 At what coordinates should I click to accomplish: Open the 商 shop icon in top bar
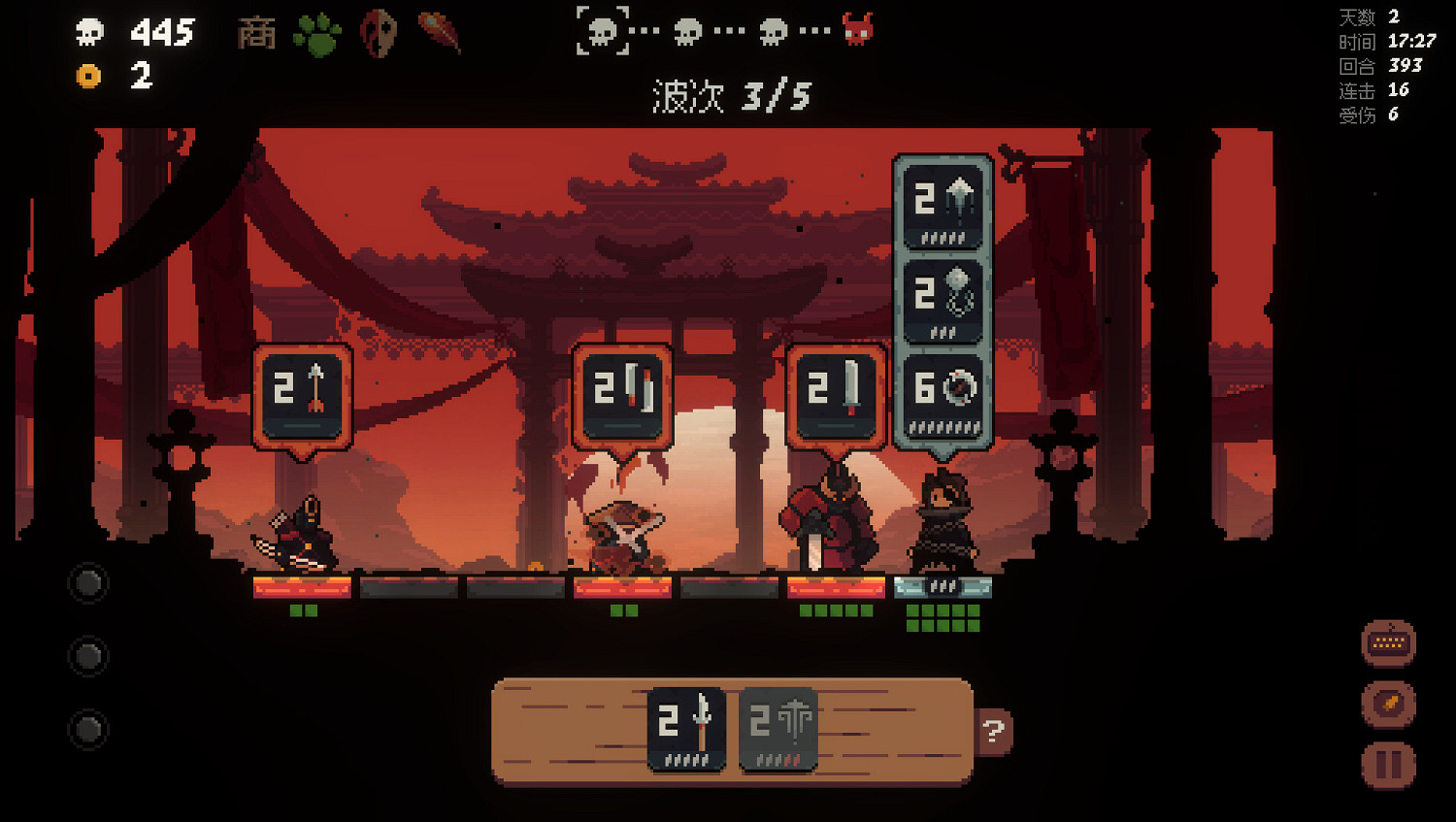coord(256,32)
